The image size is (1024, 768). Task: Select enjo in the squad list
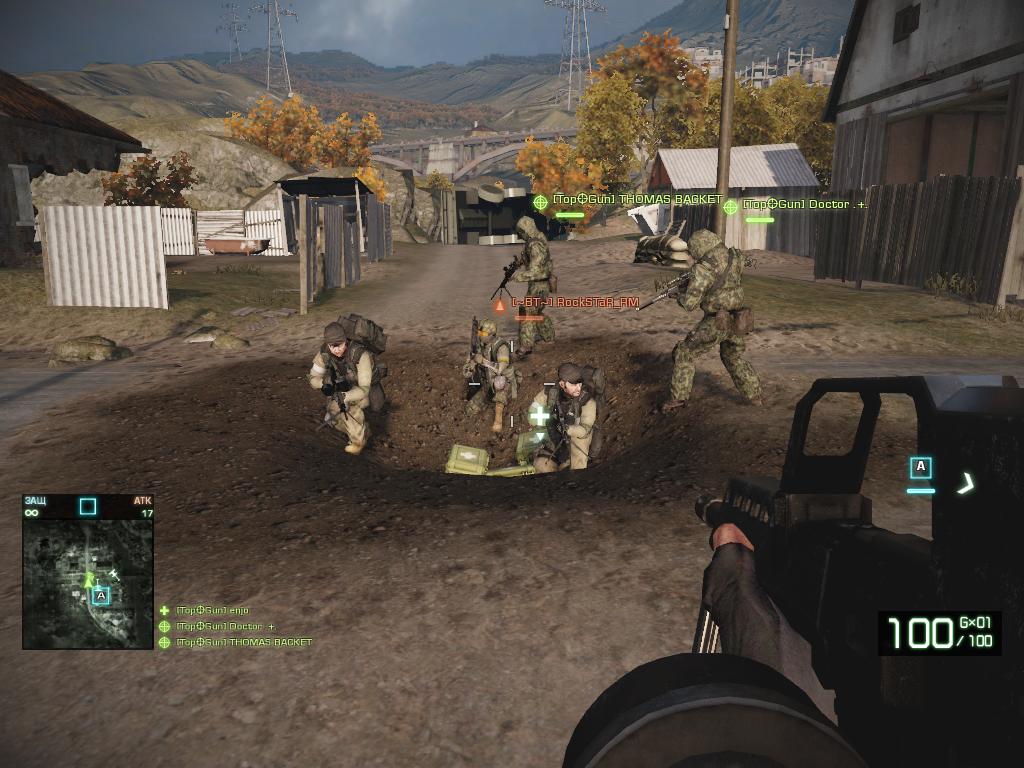pos(211,611)
